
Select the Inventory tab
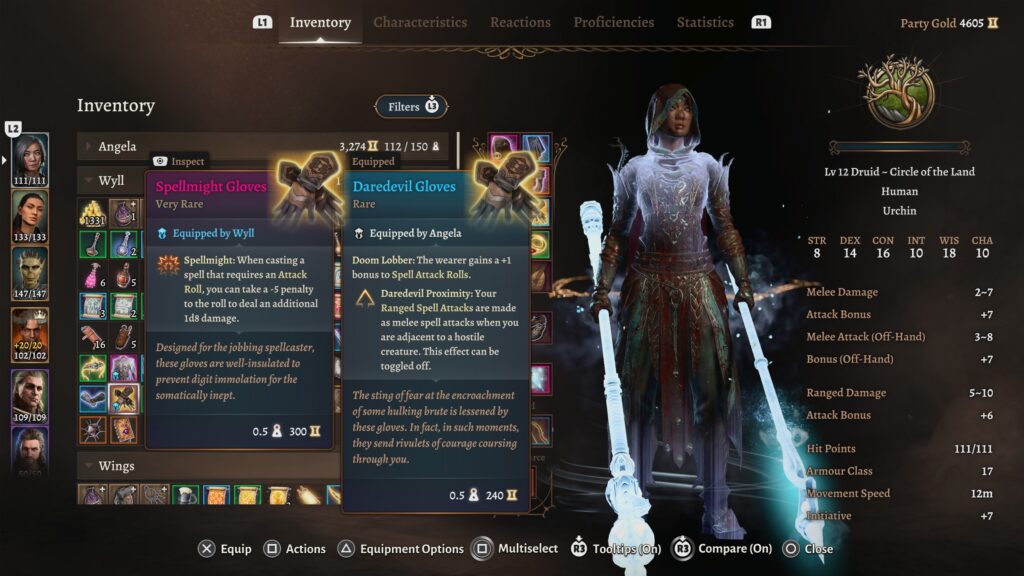(x=320, y=22)
